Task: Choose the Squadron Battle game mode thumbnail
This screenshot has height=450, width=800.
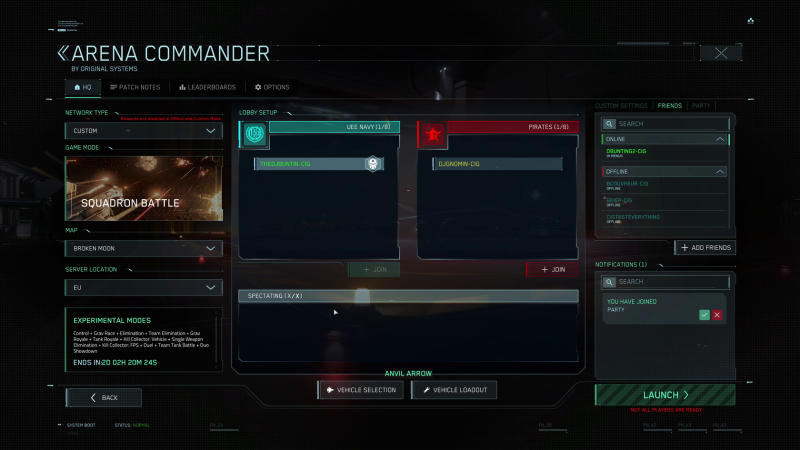Action: [144, 188]
